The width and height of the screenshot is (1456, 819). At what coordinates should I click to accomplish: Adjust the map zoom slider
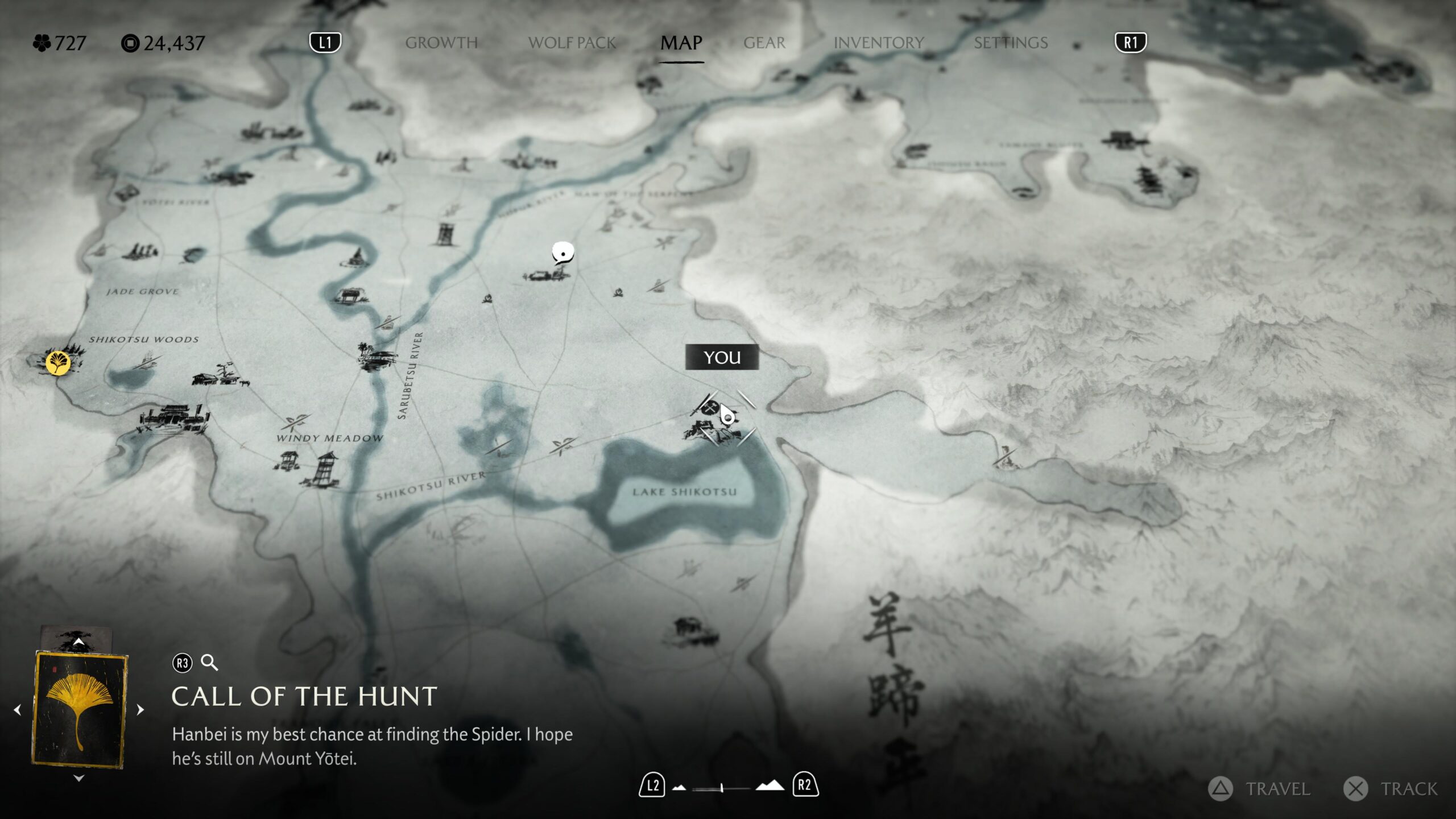(x=721, y=788)
